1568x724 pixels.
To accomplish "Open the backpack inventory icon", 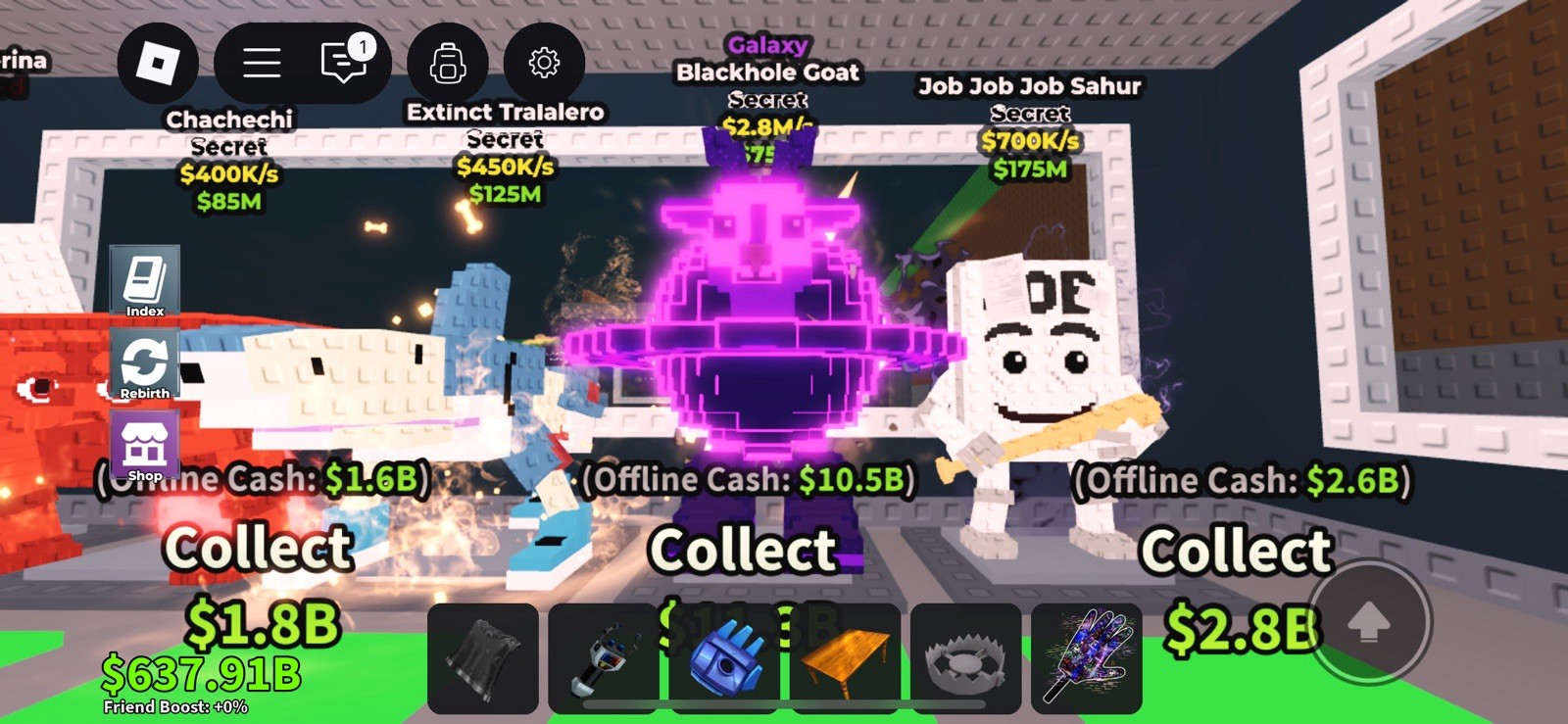I will point(447,62).
